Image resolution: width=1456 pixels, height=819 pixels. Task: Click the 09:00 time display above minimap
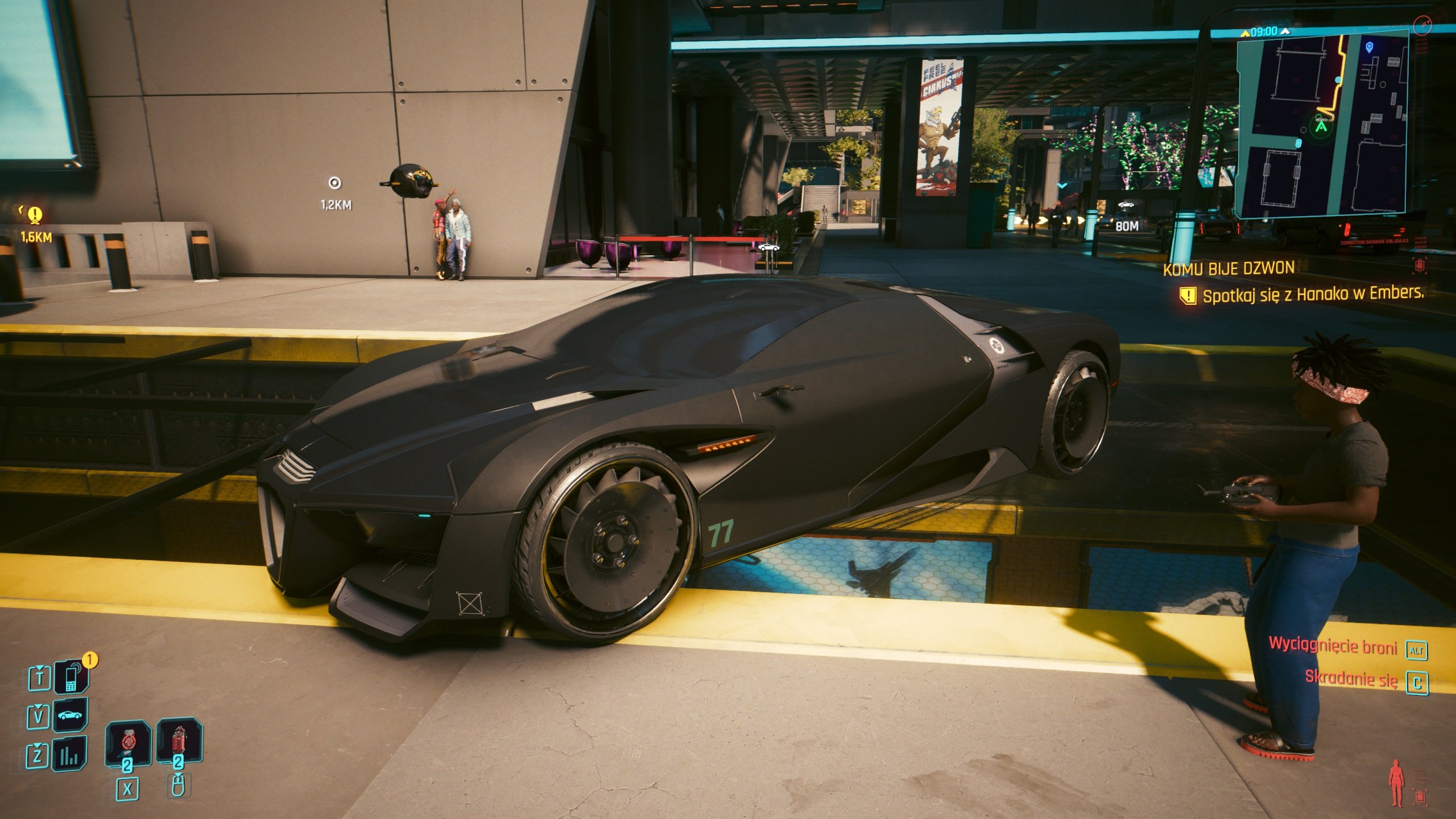(1264, 31)
